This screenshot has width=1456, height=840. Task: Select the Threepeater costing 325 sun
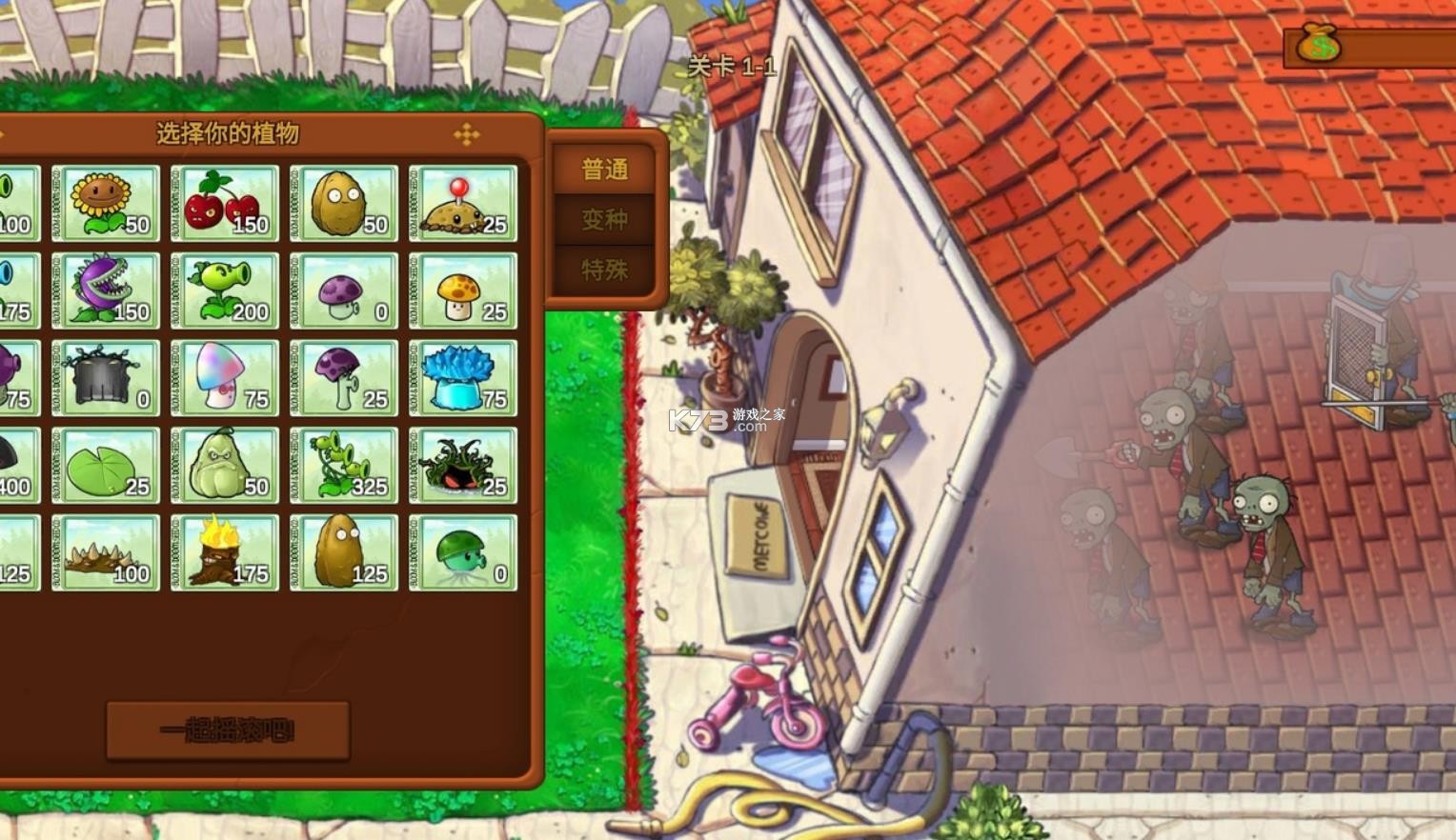point(344,465)
